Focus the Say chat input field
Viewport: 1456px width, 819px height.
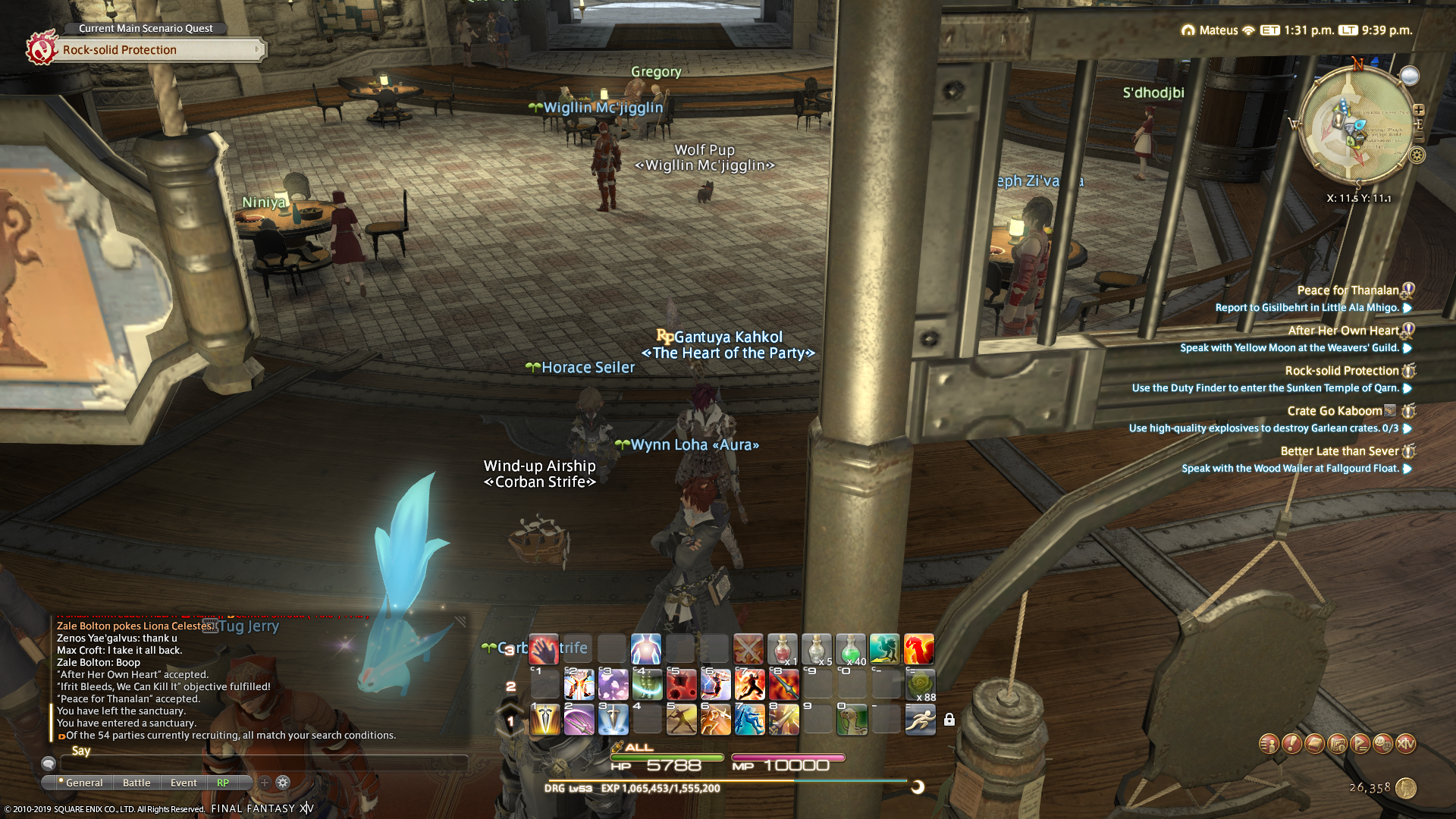tap(265, 763)
